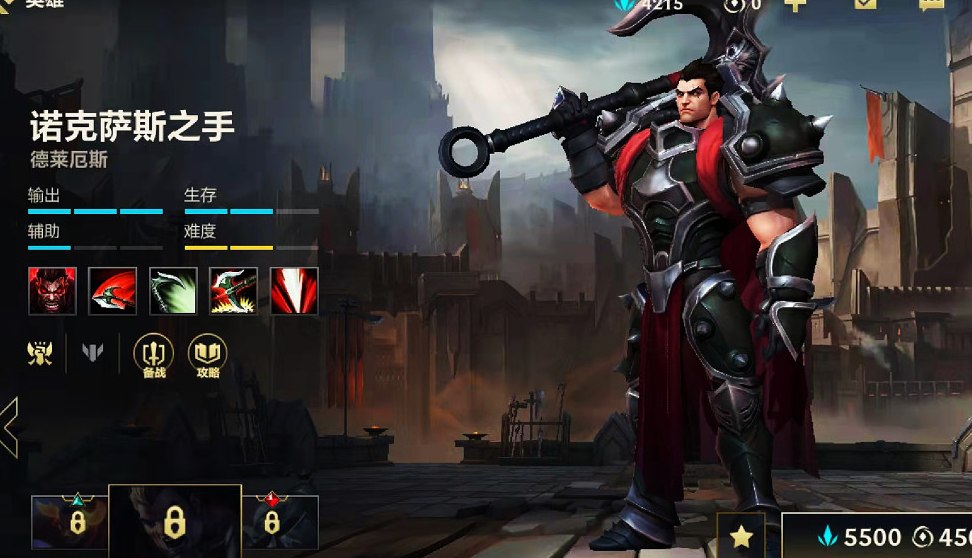Open the 备战 loadout button

pos(153,356)
